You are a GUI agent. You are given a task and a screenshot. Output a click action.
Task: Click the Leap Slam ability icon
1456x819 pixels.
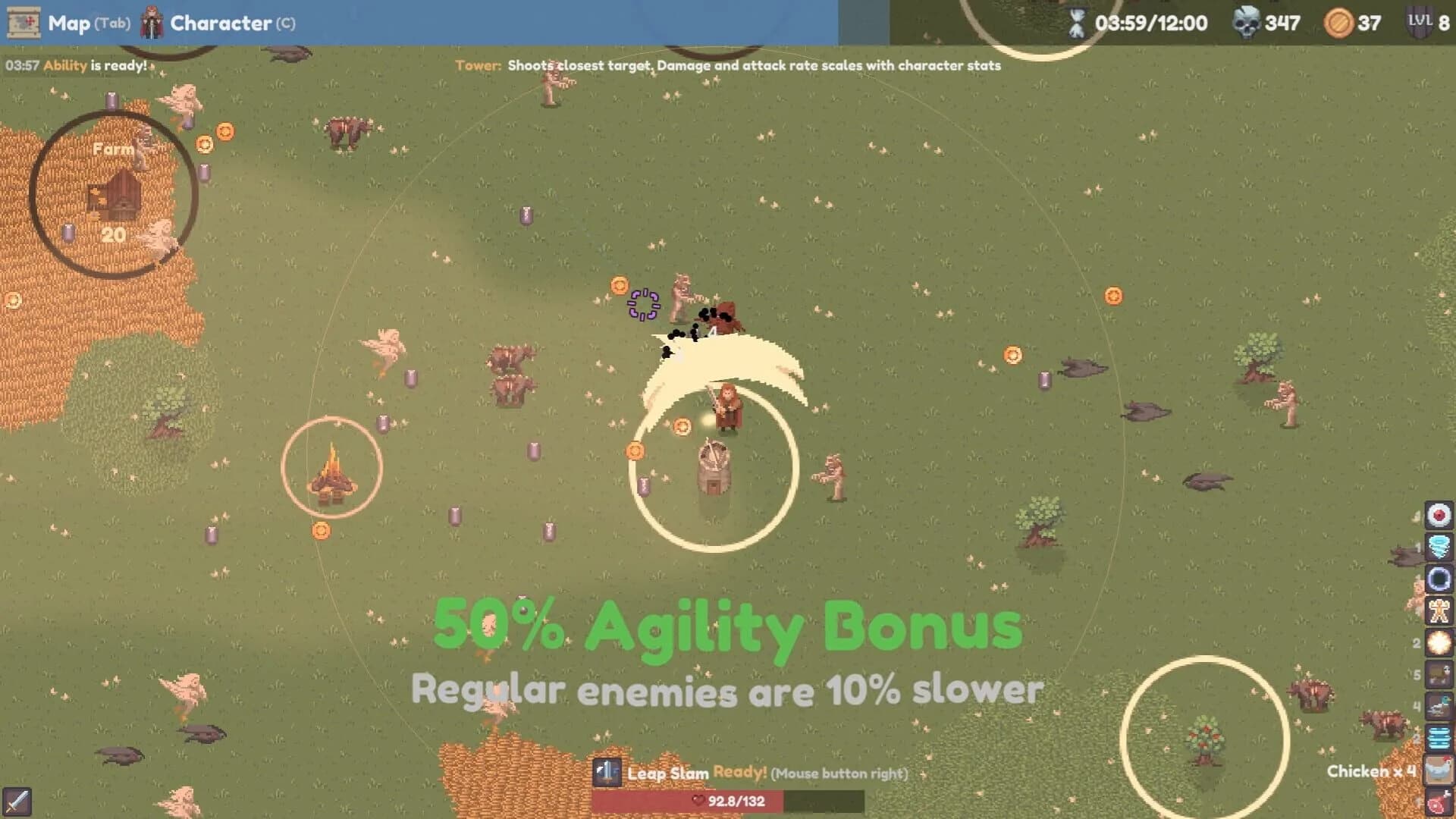pyautogui.click(x=607, y=774)
